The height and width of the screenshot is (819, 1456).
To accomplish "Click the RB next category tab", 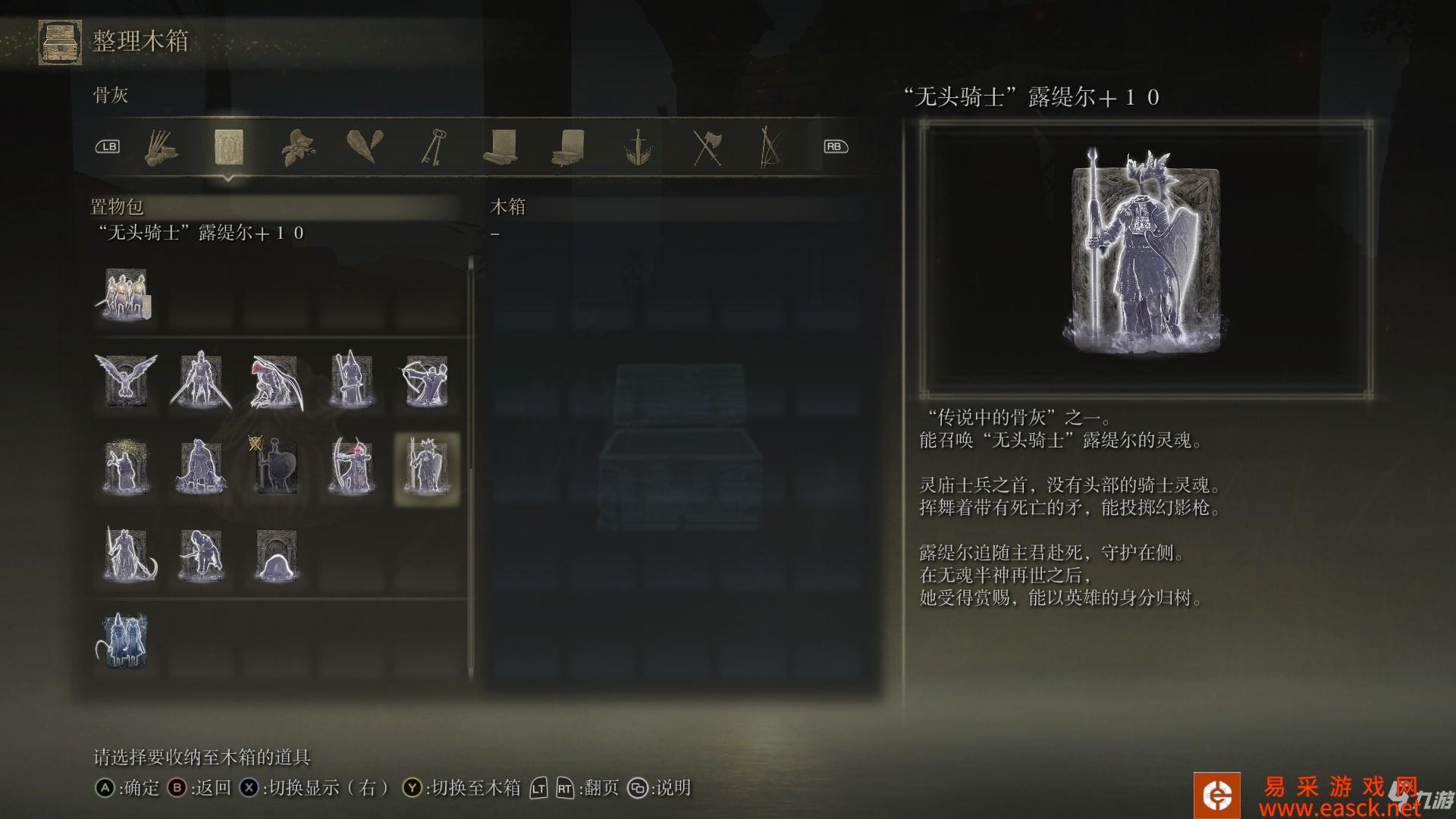I will (834, 146).
